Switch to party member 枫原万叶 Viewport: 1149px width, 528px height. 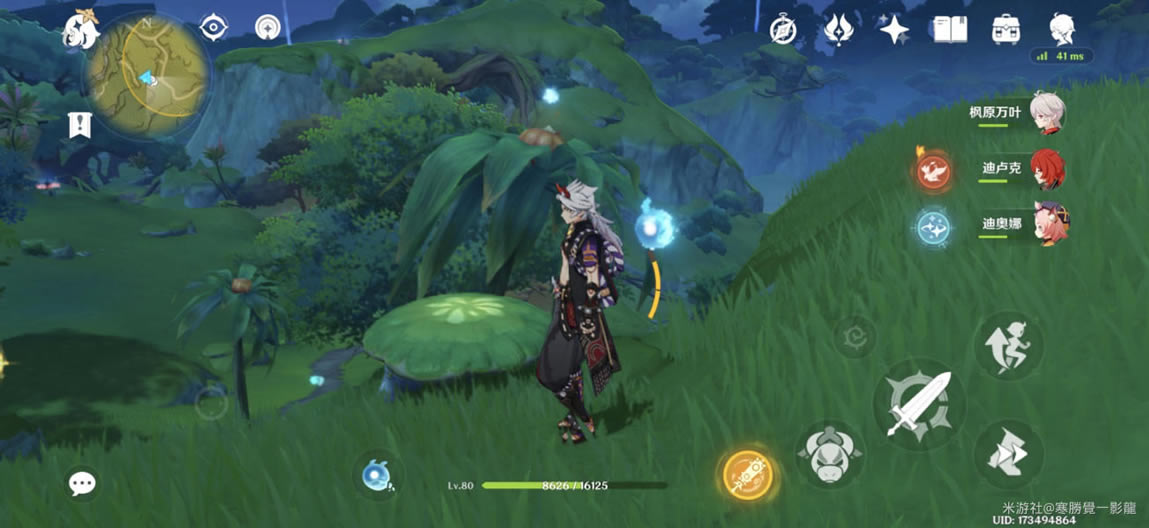(1046, 113)
